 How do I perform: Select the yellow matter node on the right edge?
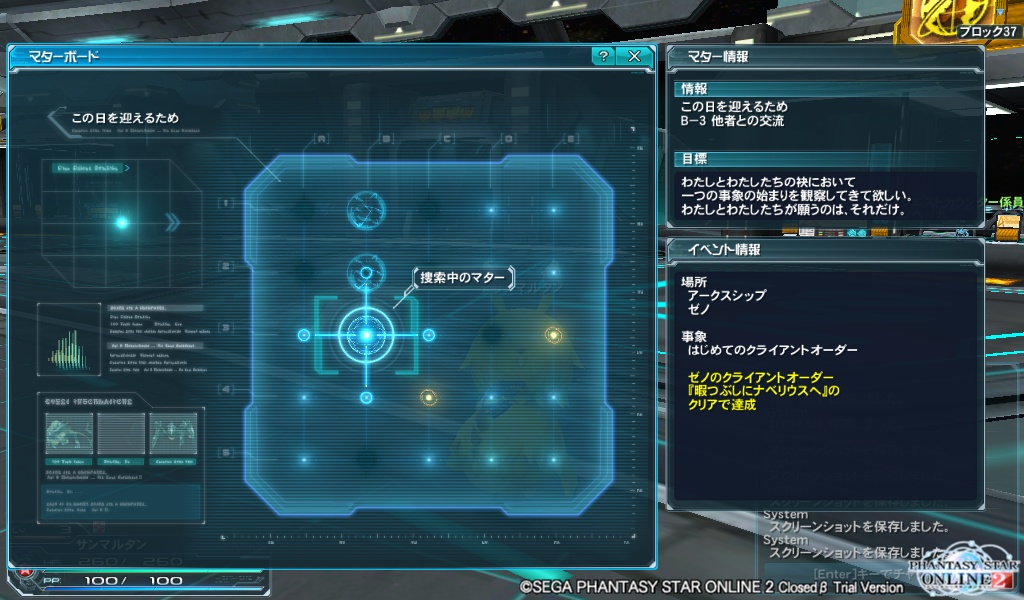click(552, 334)
